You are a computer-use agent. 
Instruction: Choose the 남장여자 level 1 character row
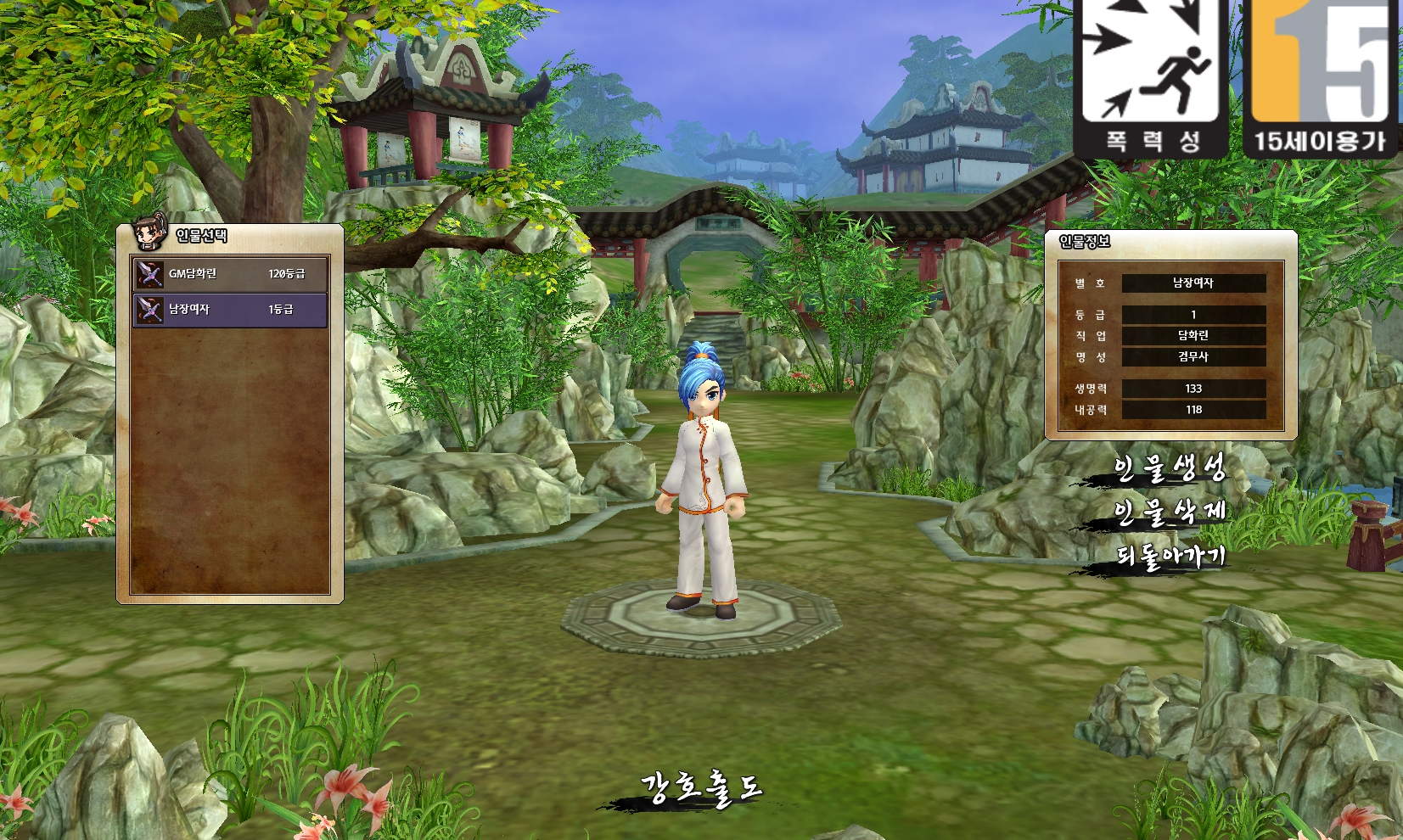[x=230, y=310]
